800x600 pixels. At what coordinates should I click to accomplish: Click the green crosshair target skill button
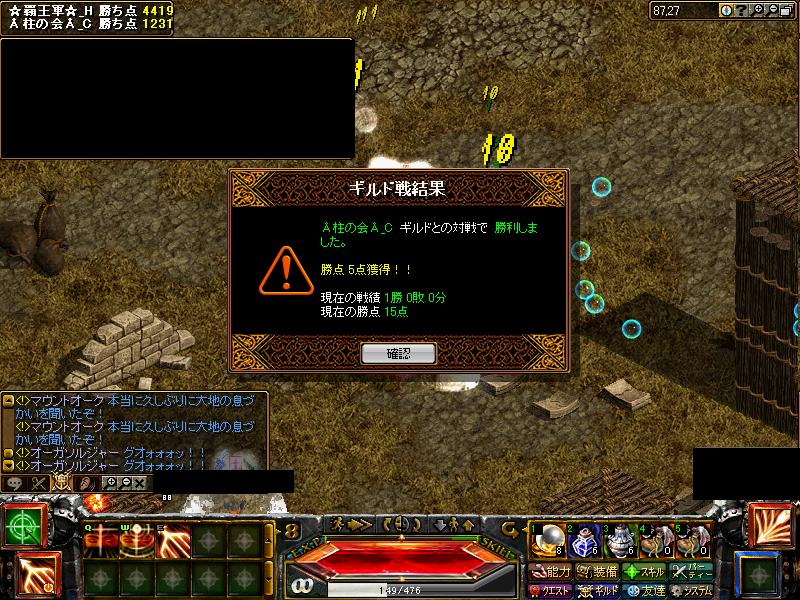[x=21, y=525]
